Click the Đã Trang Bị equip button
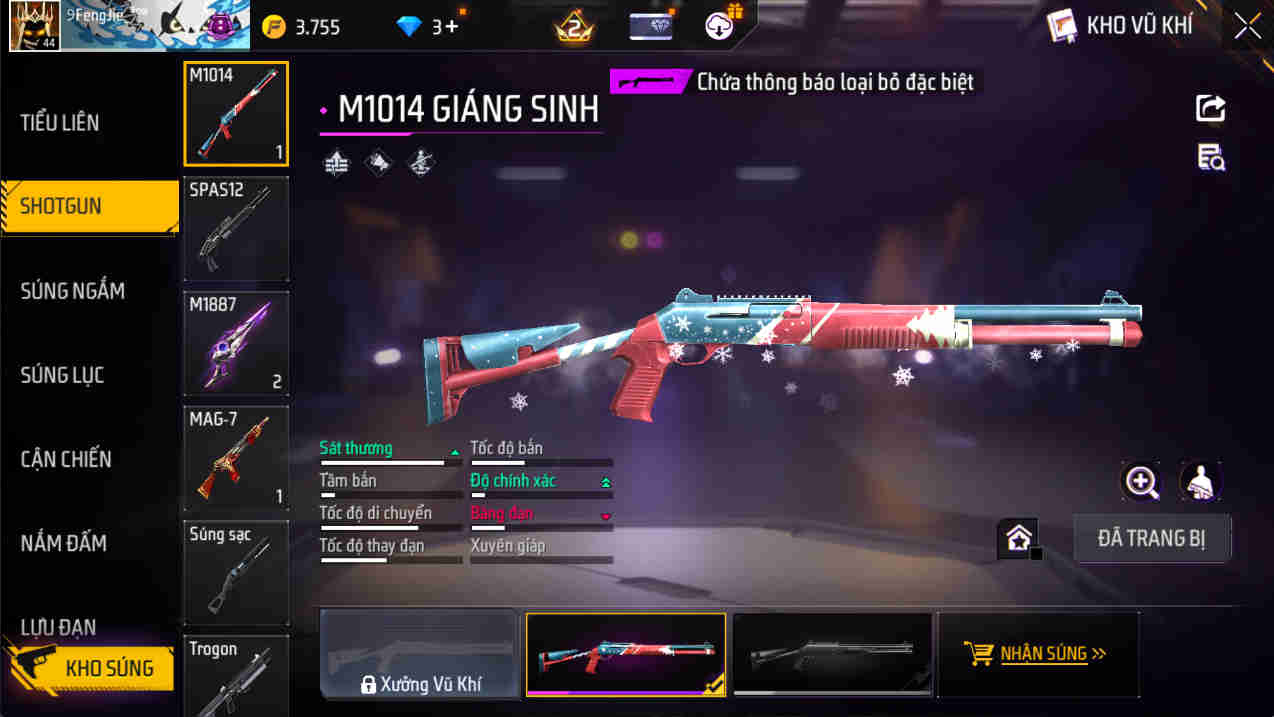1274x717 pixels. coord(1151,539)
